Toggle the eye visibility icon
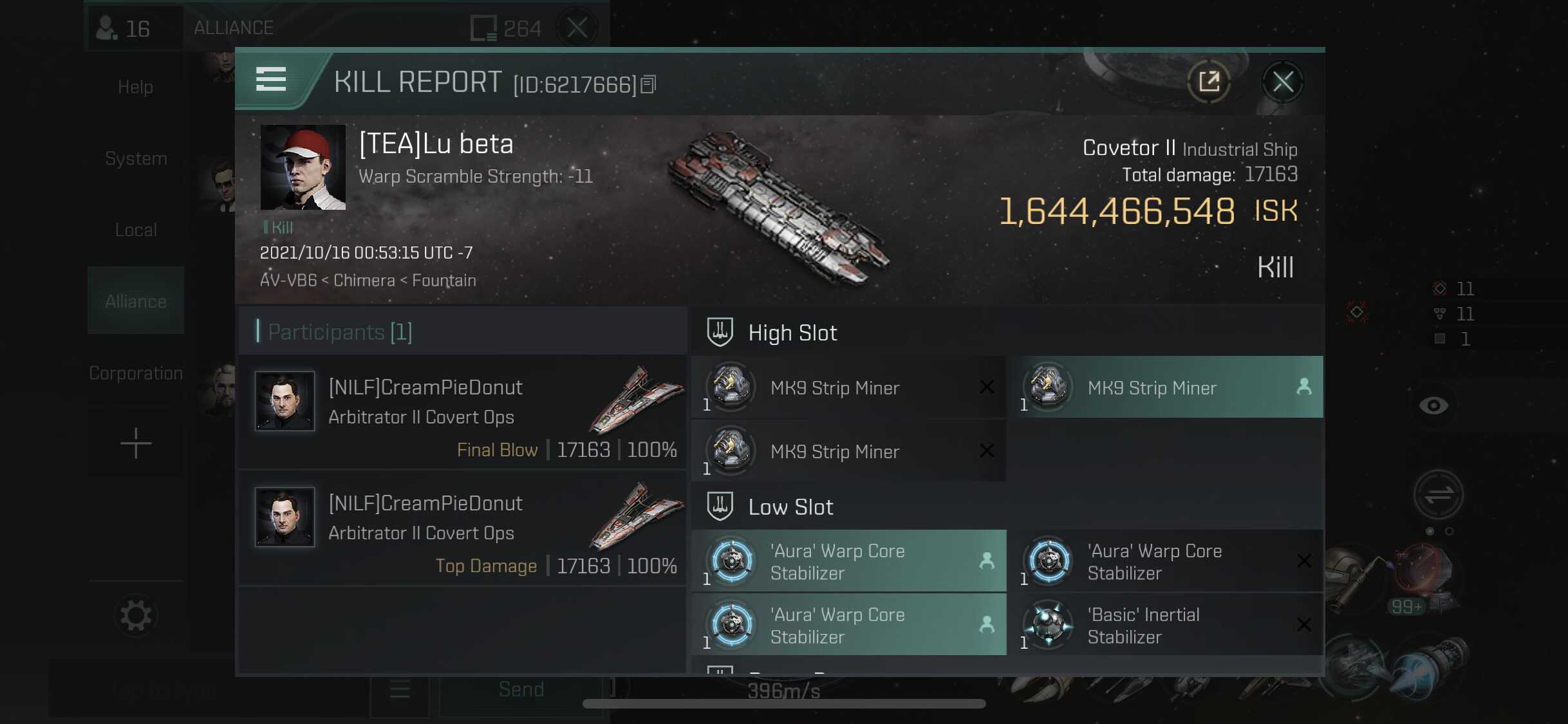The height and width of the screenshot is (724, 1568). [x=1433, y=405]
